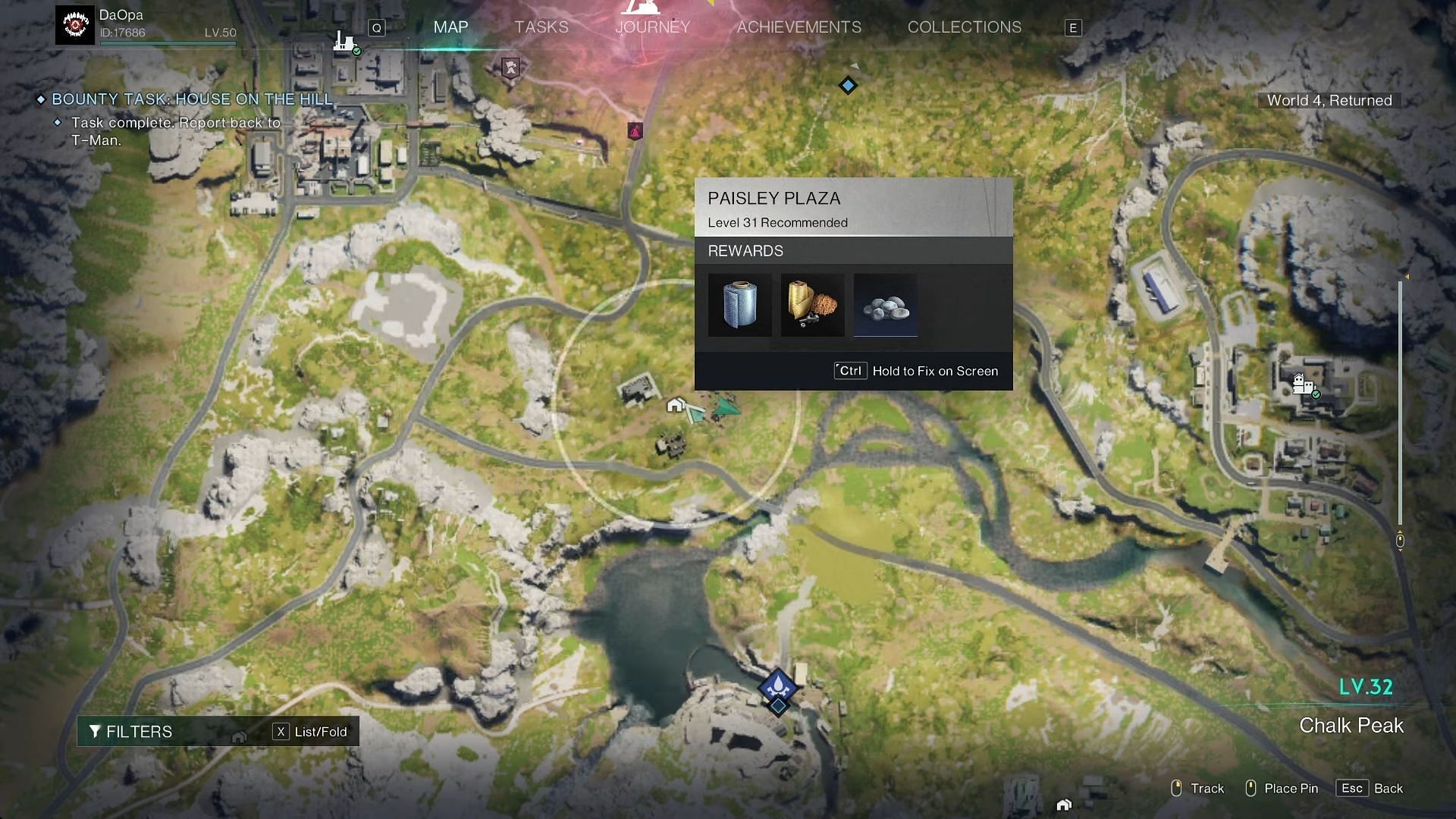Open the TASKS tab
Image resolution: width=1456 pixels, height=819 pixels.
pyautogui.click(x=541, y=27)
